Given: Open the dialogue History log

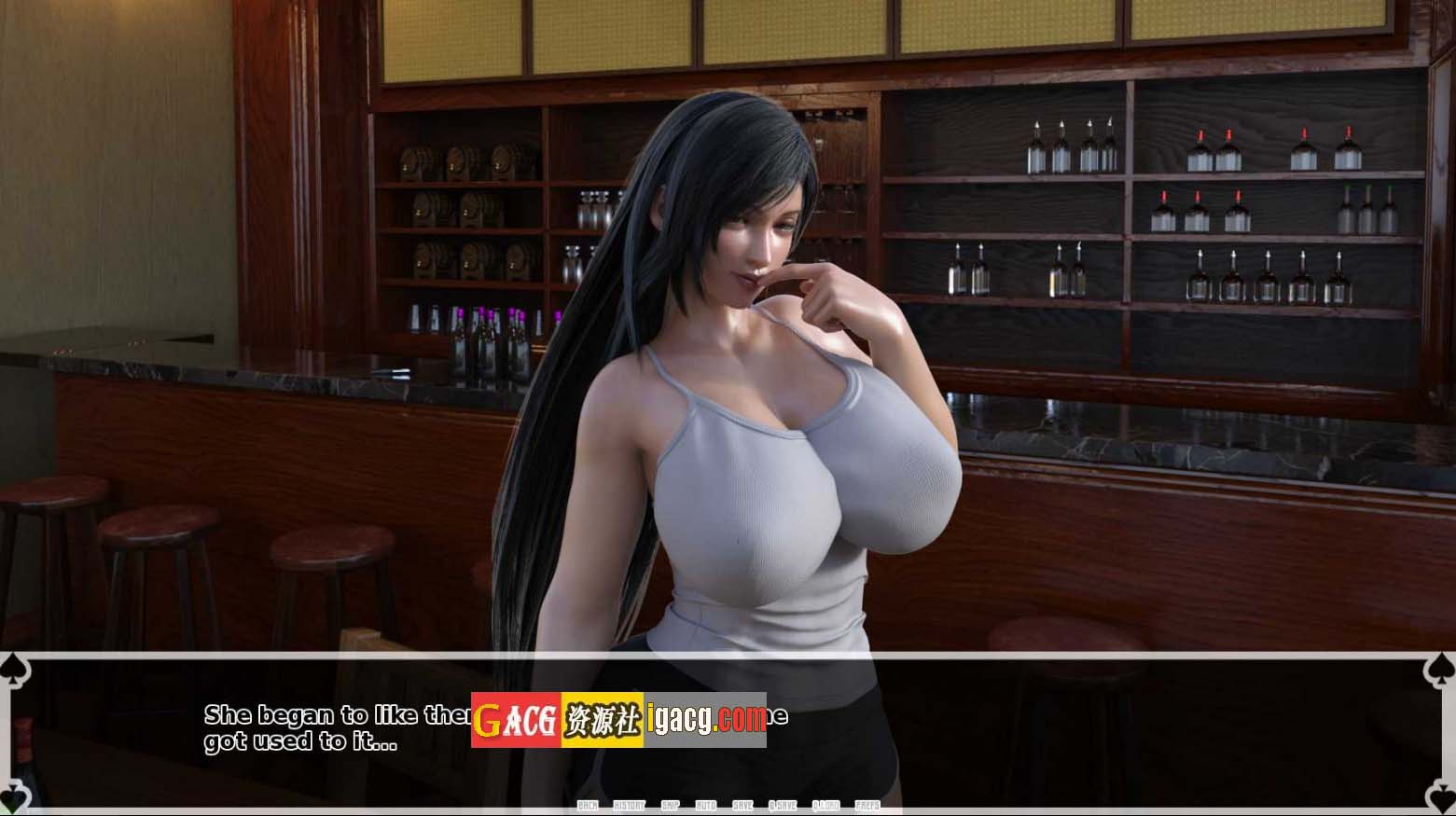Looking at the screenshot, I should point(629,806).
